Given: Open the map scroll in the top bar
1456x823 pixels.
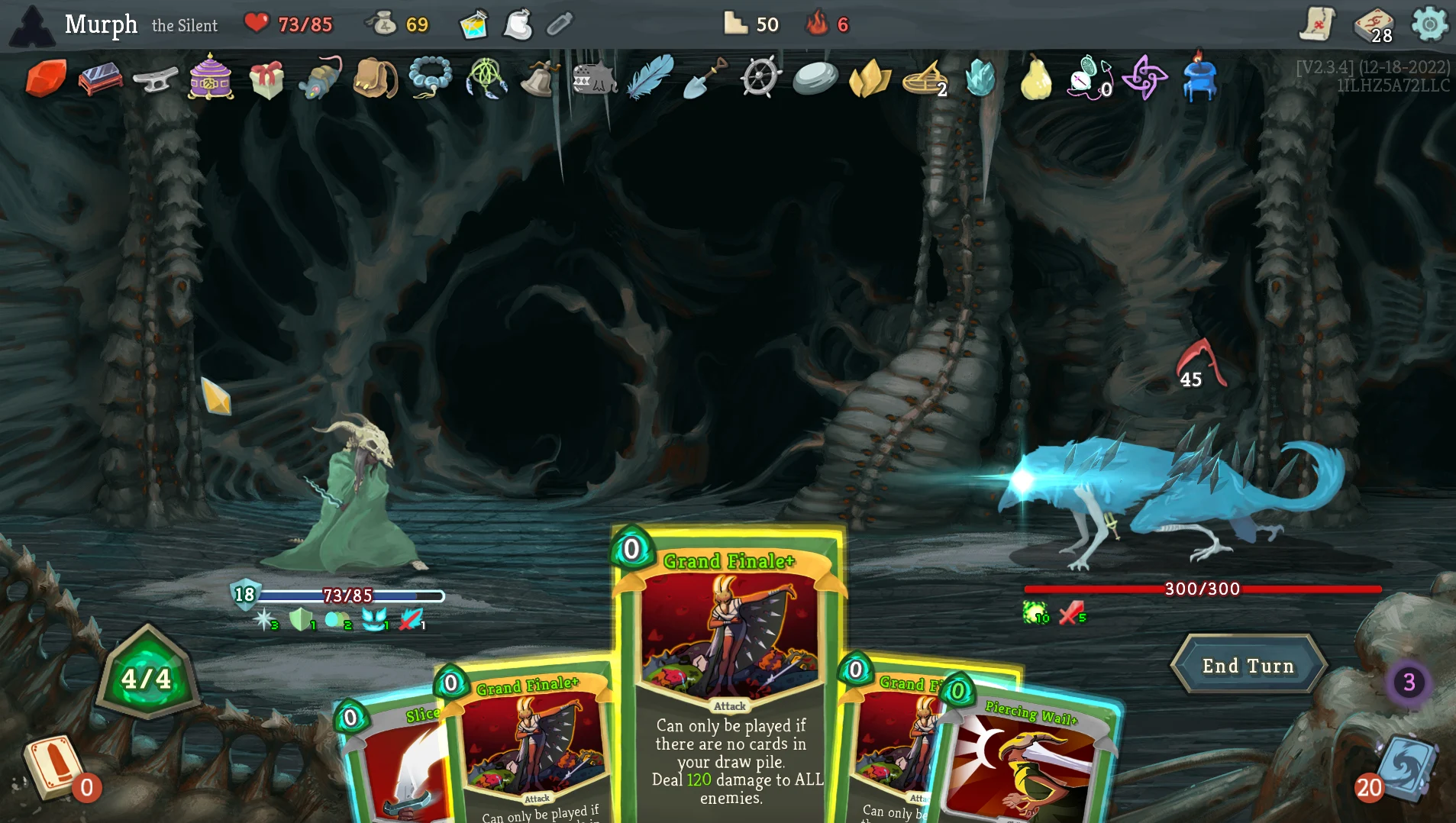Looking at the screenshot, I should tap(1317, 25).
